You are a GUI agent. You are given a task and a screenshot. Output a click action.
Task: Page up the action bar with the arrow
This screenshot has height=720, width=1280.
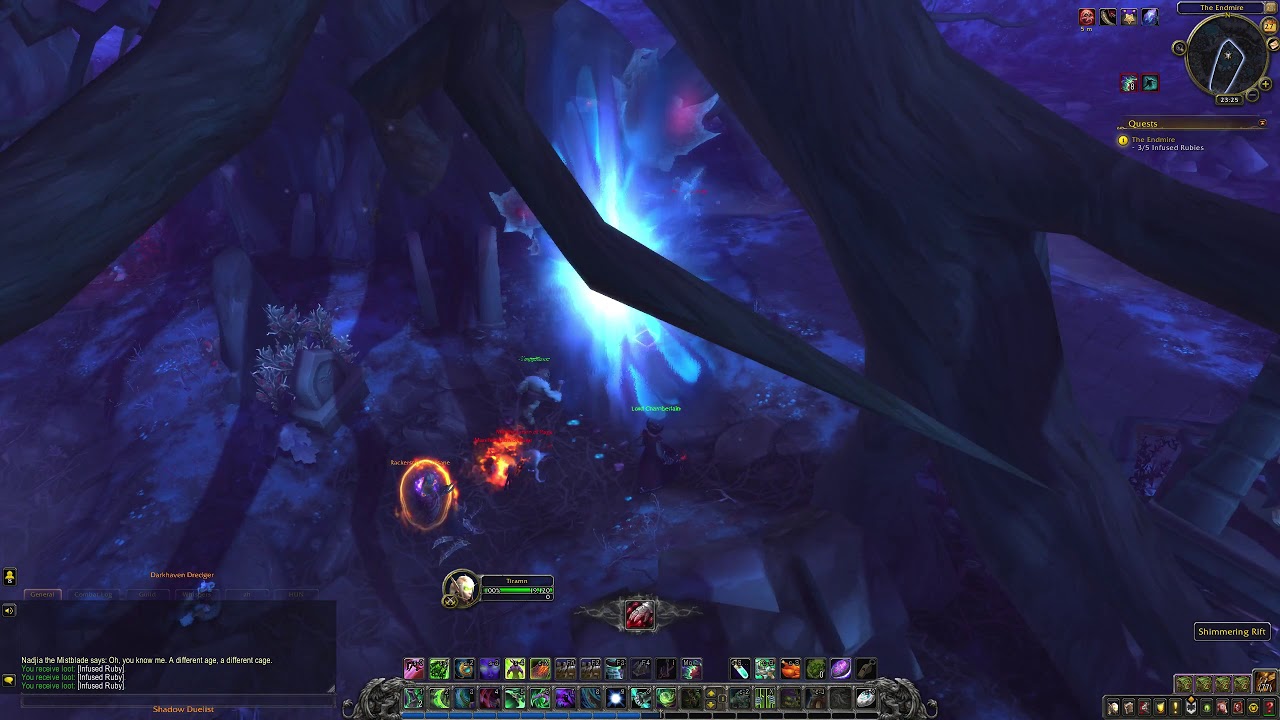pos(711,693)
